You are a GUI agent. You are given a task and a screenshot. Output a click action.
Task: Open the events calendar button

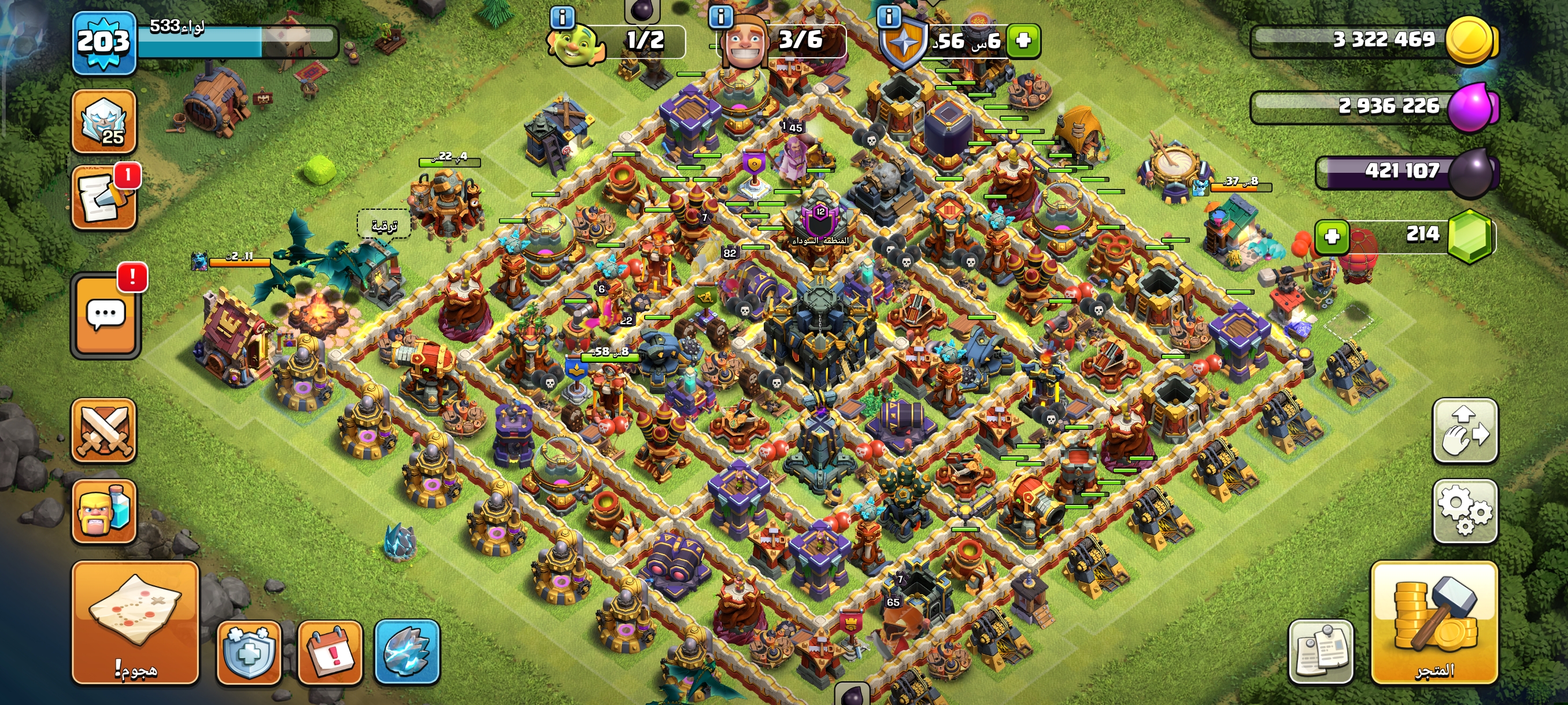tap(330, 651)
